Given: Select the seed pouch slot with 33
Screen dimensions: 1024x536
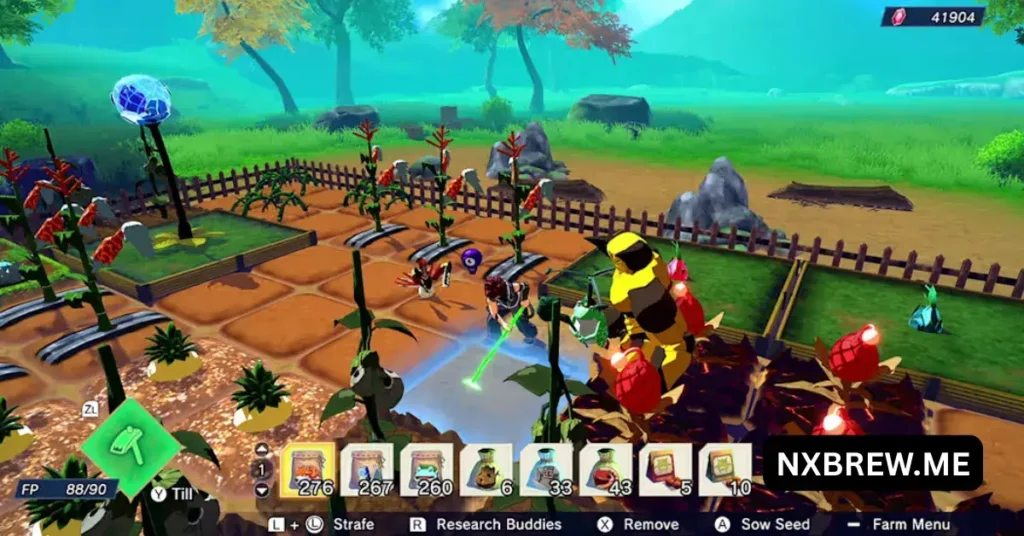Looking at the screenshot, I should 546,469.
